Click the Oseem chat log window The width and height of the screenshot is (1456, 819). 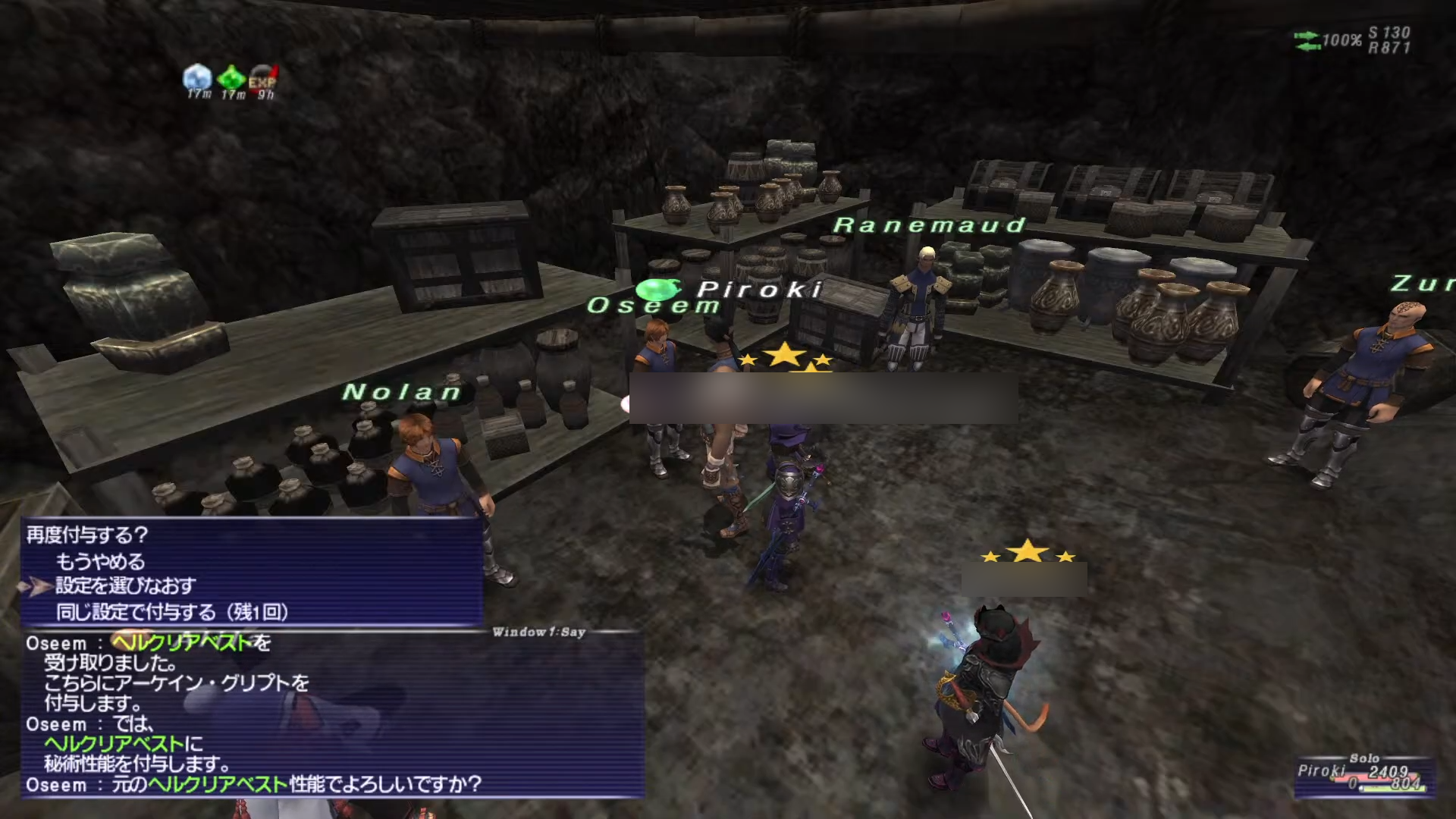pos(332,714)
